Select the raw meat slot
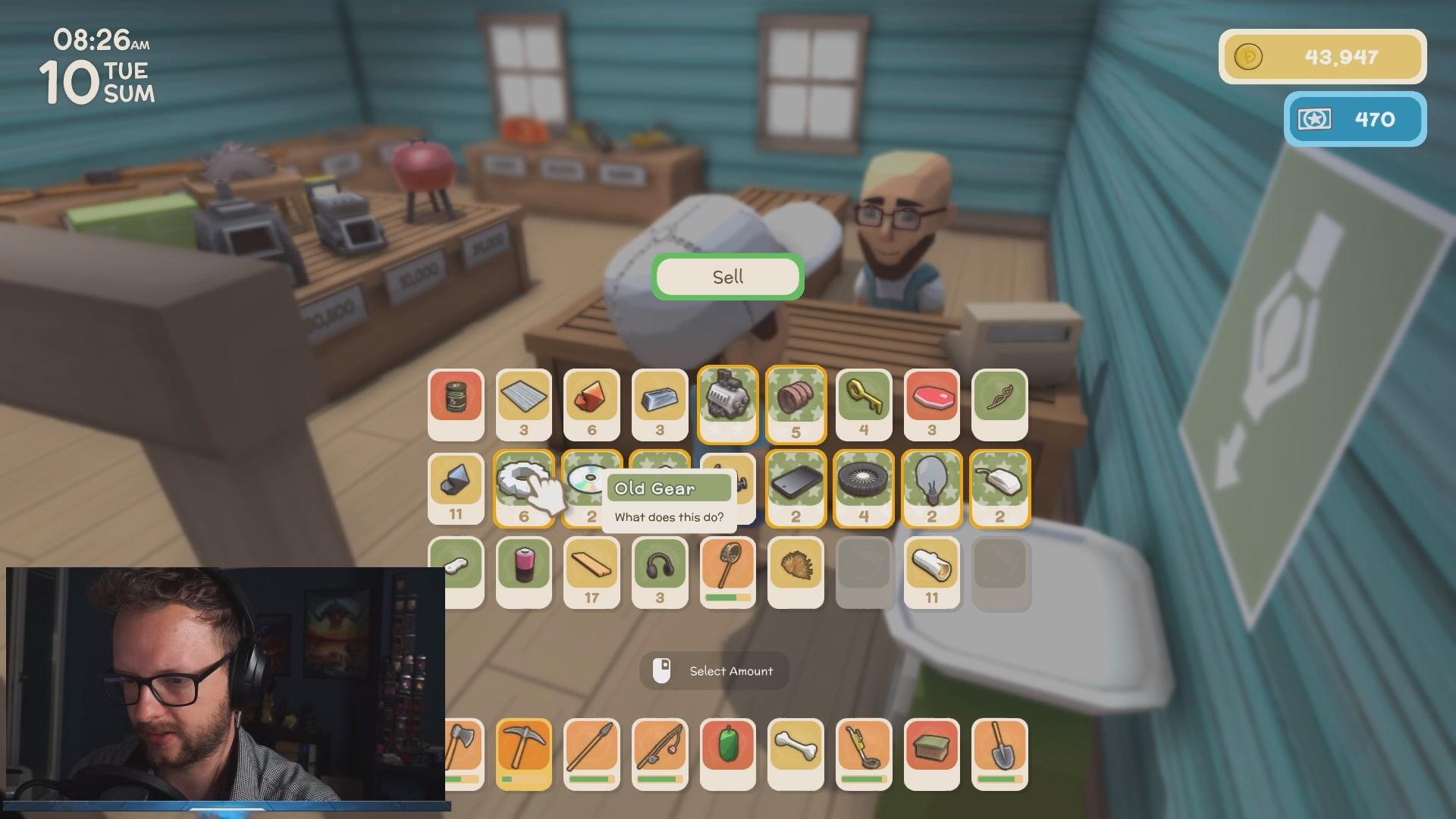Viewport: 1456px width, 819px height. pyautogui.click(x=931, y=403)
